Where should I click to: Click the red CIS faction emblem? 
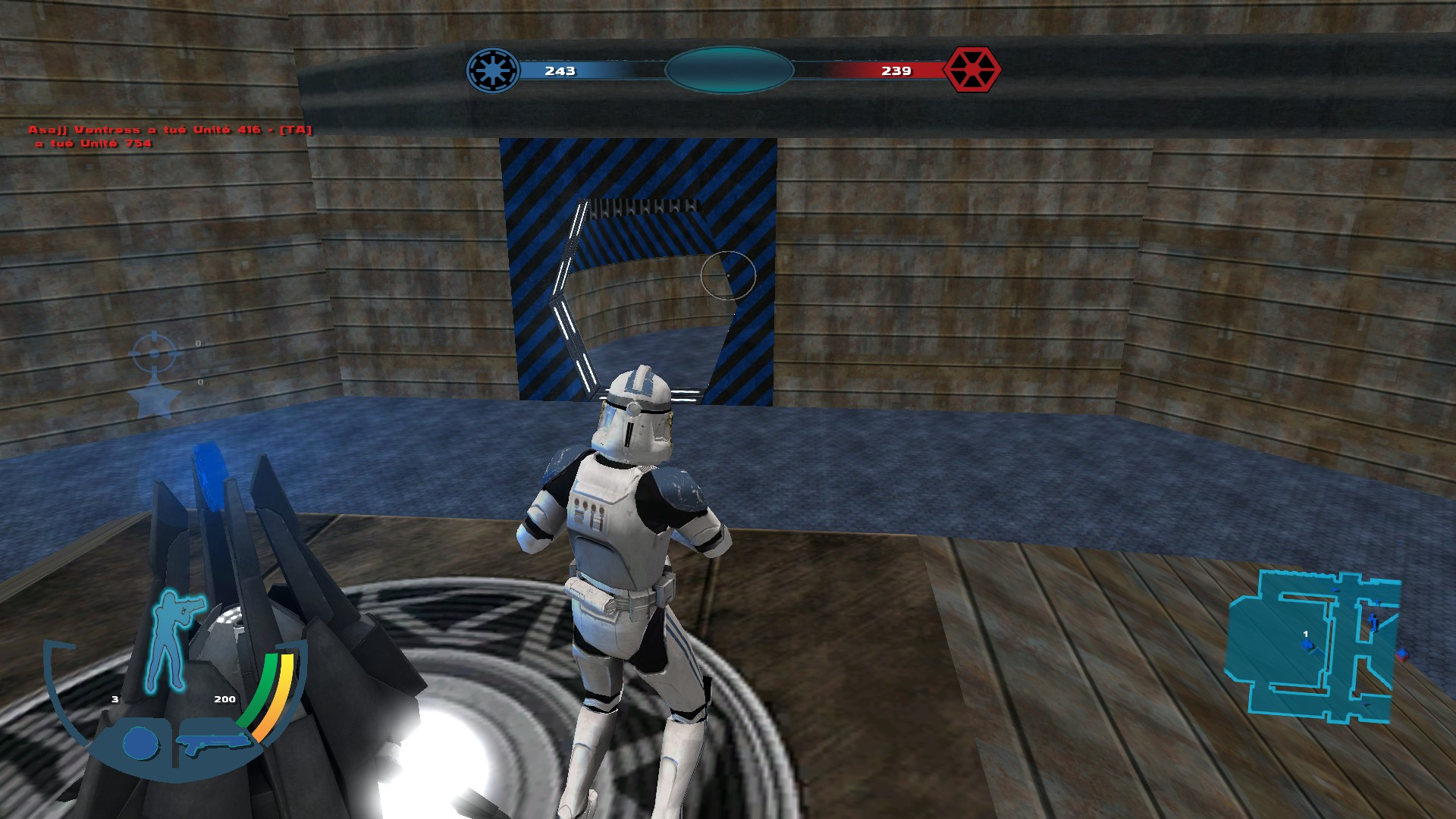pyautogui.click(x=971, y=70)
